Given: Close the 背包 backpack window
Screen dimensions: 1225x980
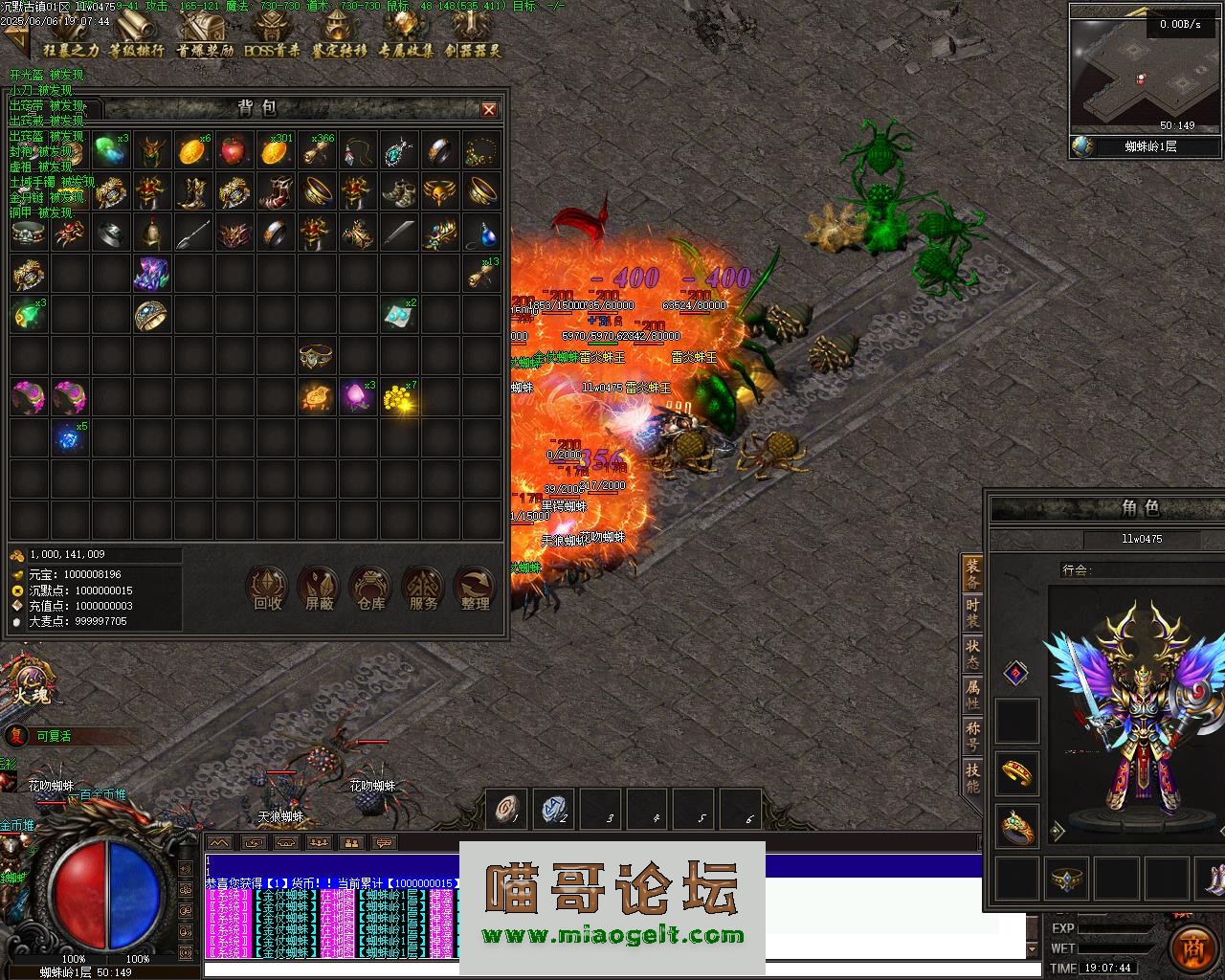Looking at the screenshot, I should (x=489, y=109).
